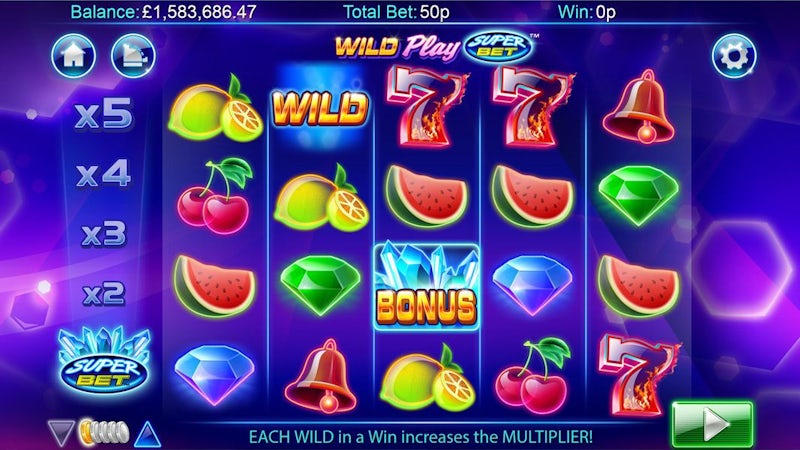Go to the home lobby

coord(71,56)
